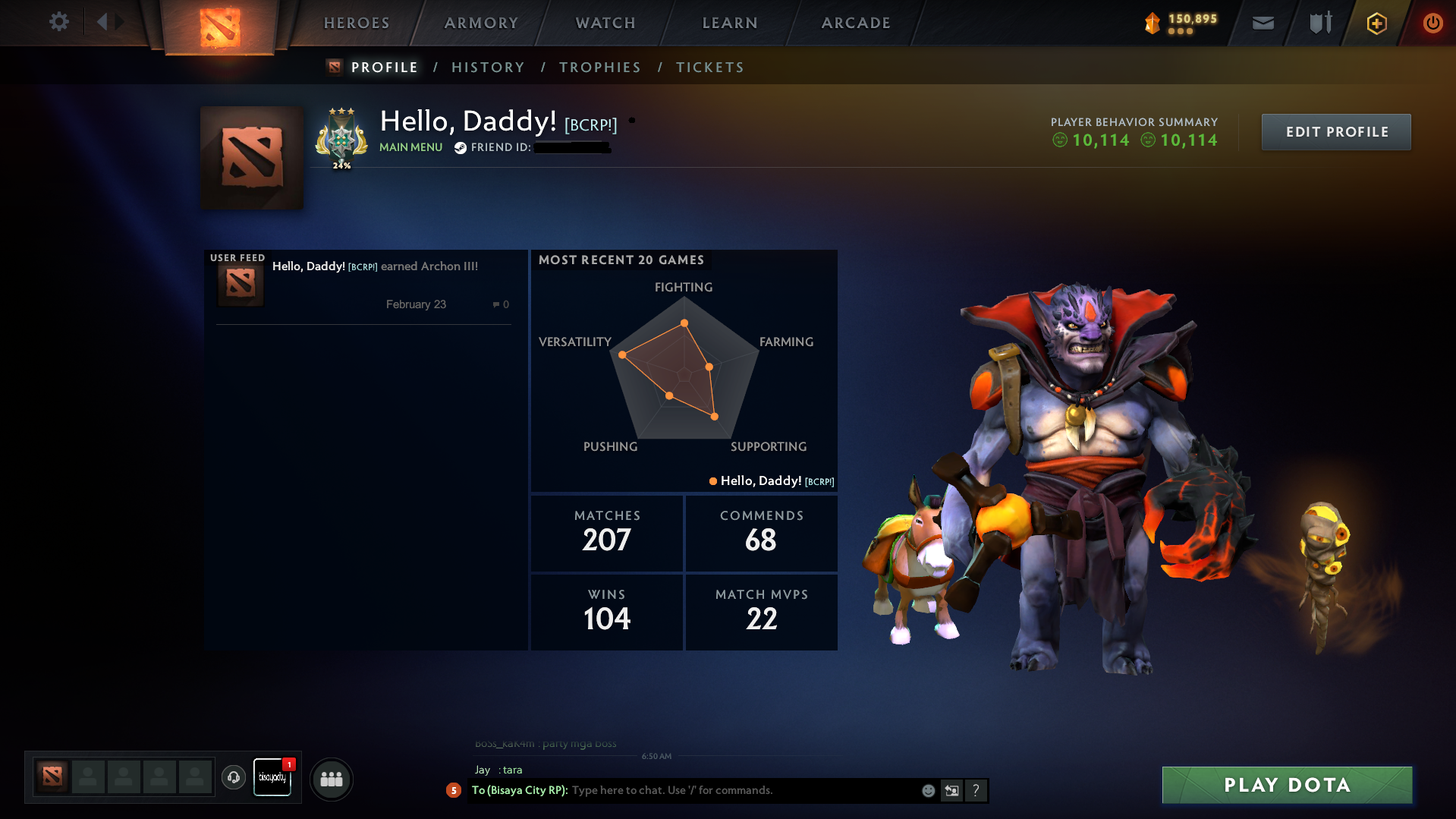1456x819 pixels.
Task: Switch to the TROPHIES tab
Action: click(599, 67)
